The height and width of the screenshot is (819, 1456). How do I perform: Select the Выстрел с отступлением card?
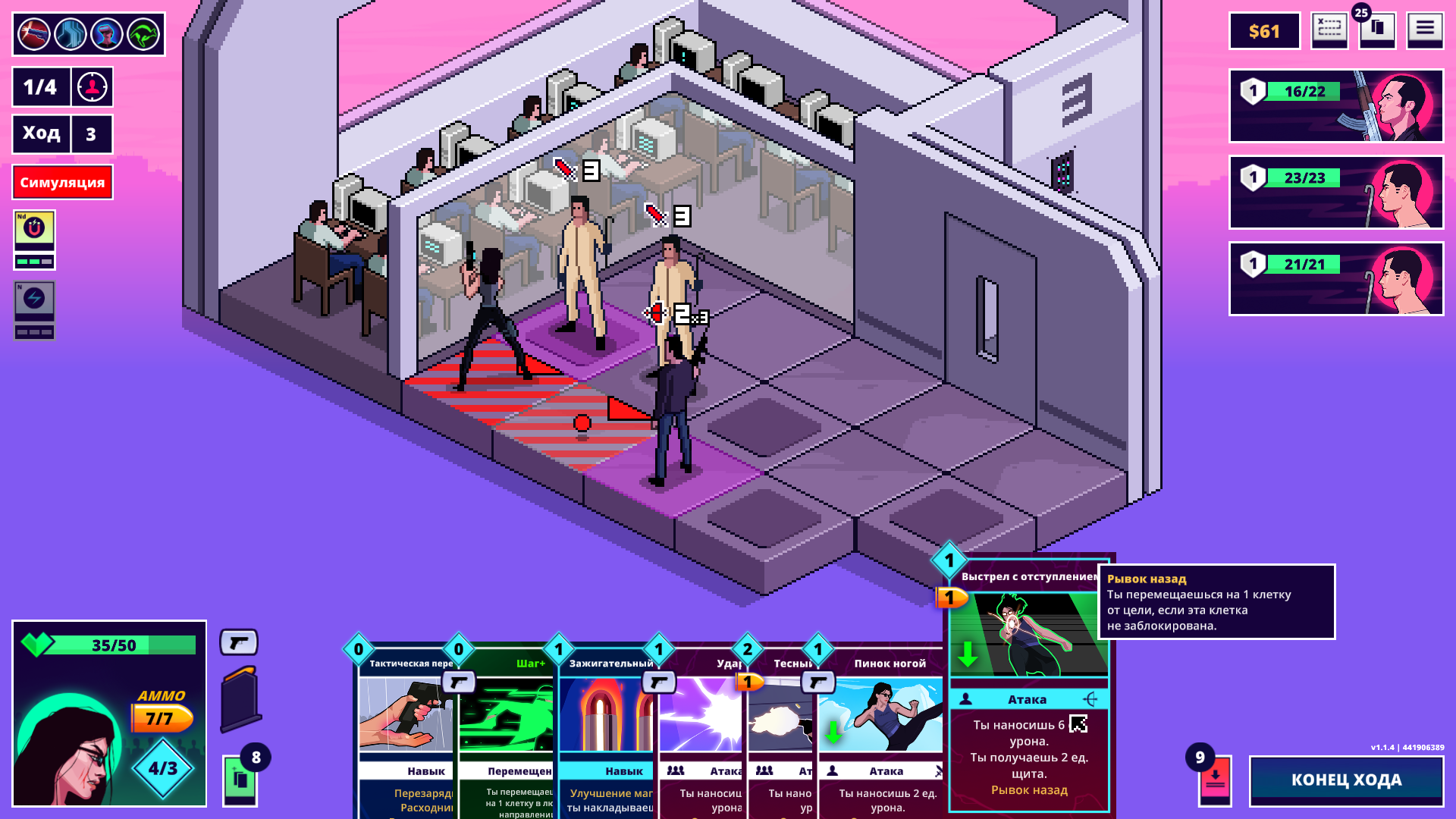[x=1028, y=682]
